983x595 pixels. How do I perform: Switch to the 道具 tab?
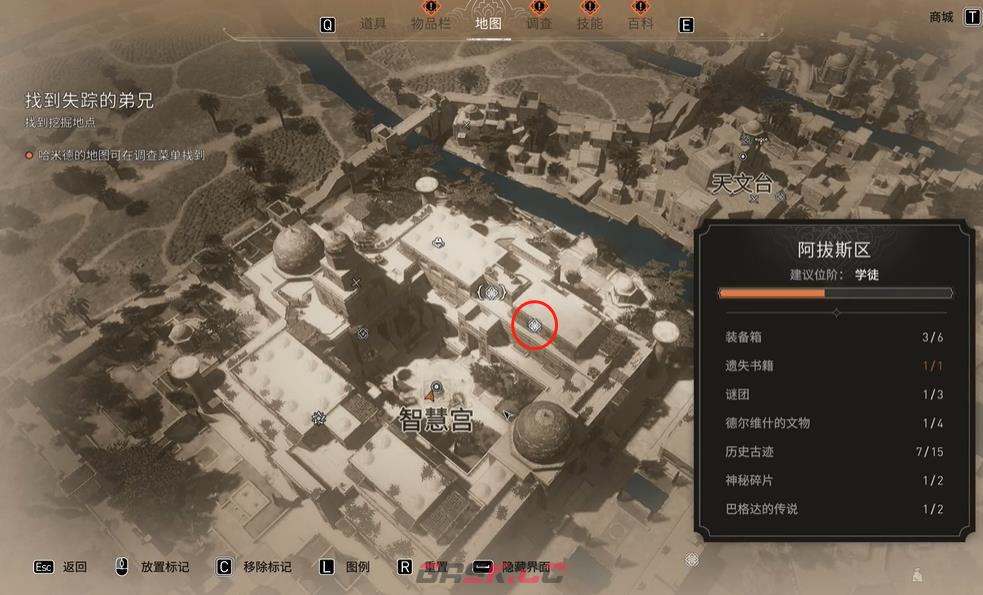[372, 24]
